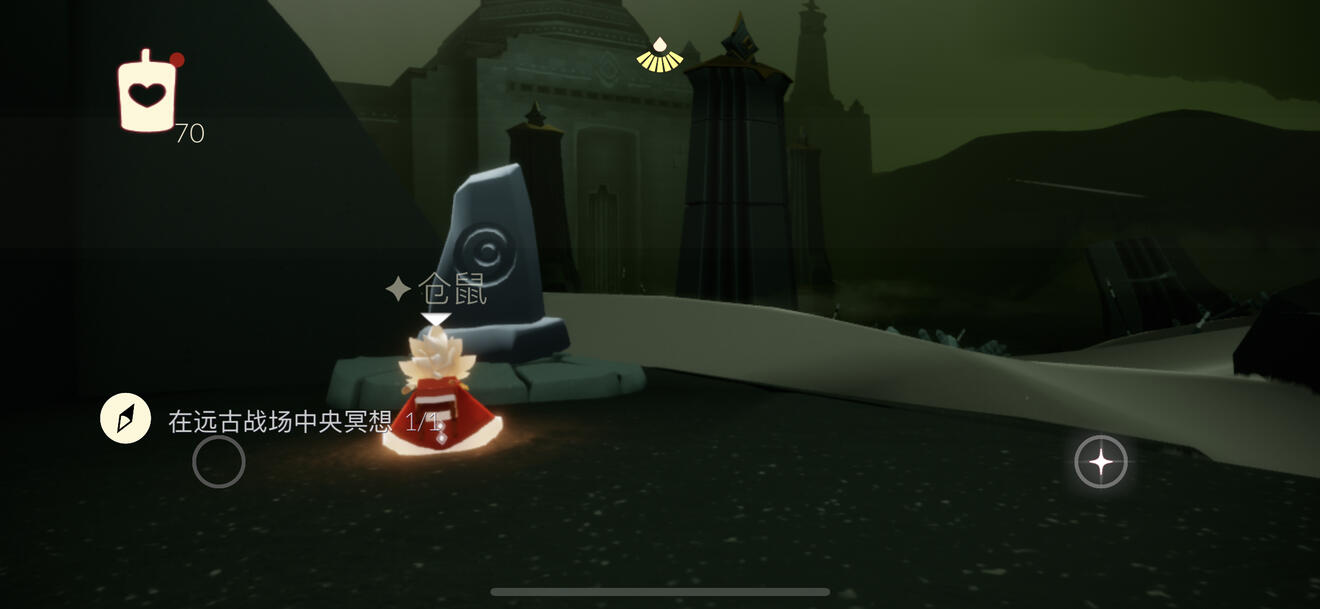Open the heart candle currency icon

(147, 94)
